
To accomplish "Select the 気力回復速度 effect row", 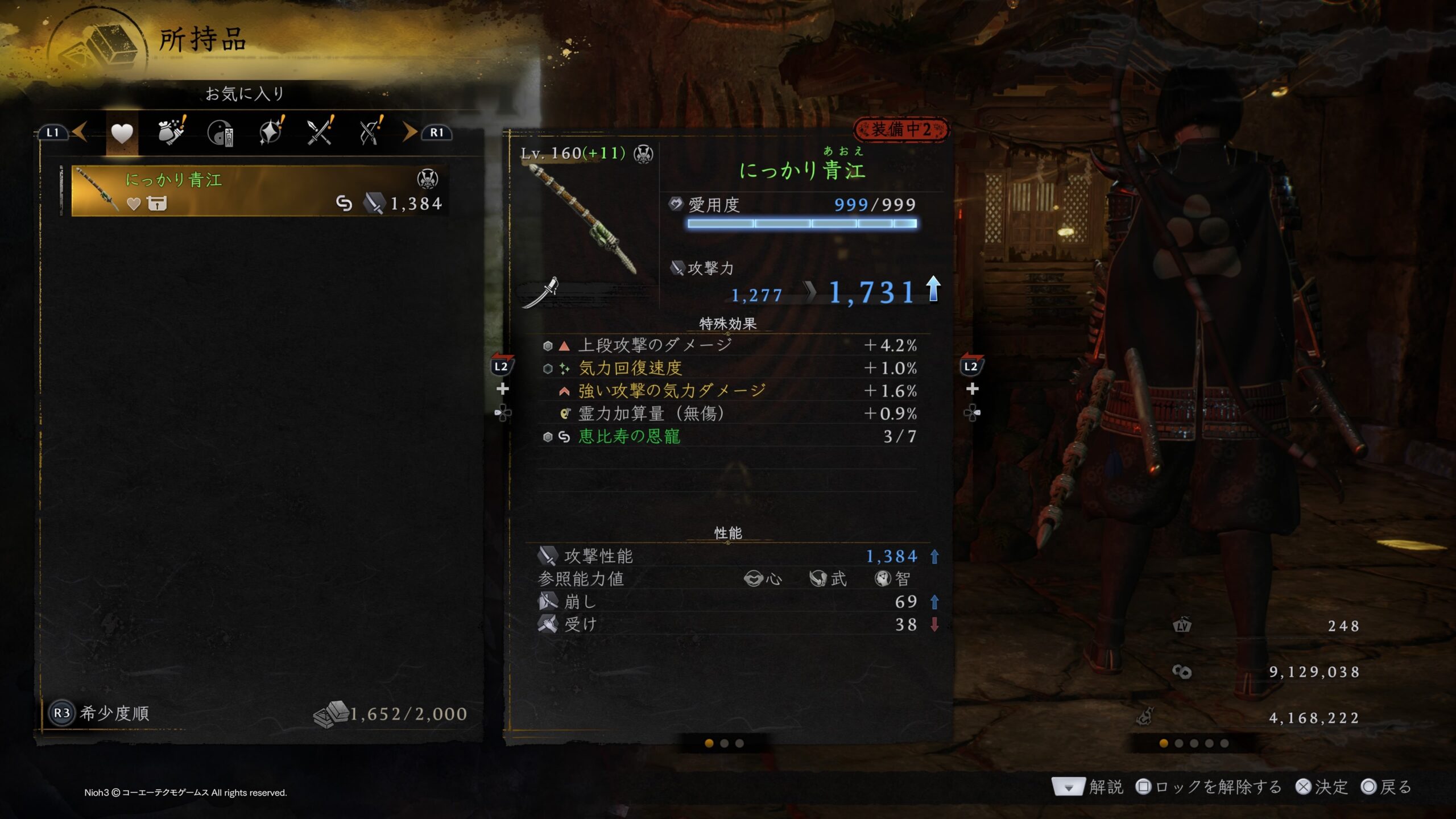I will tap(730, 368).
